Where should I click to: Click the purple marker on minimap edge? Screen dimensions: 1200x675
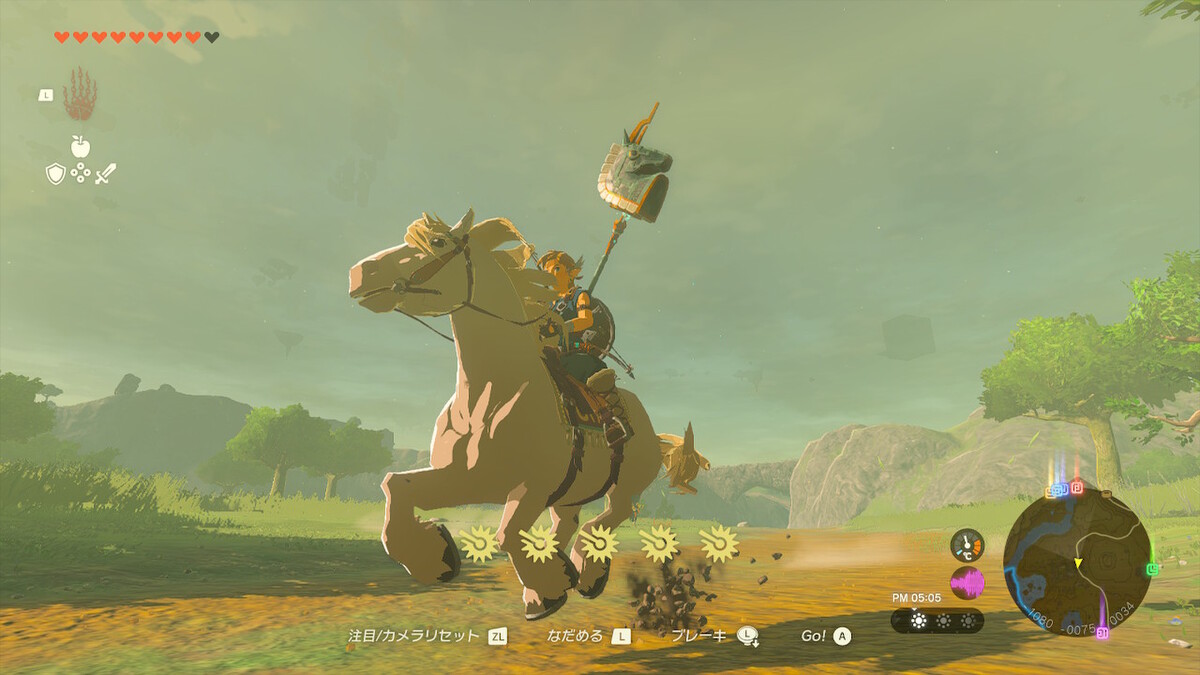[1102, 633]
